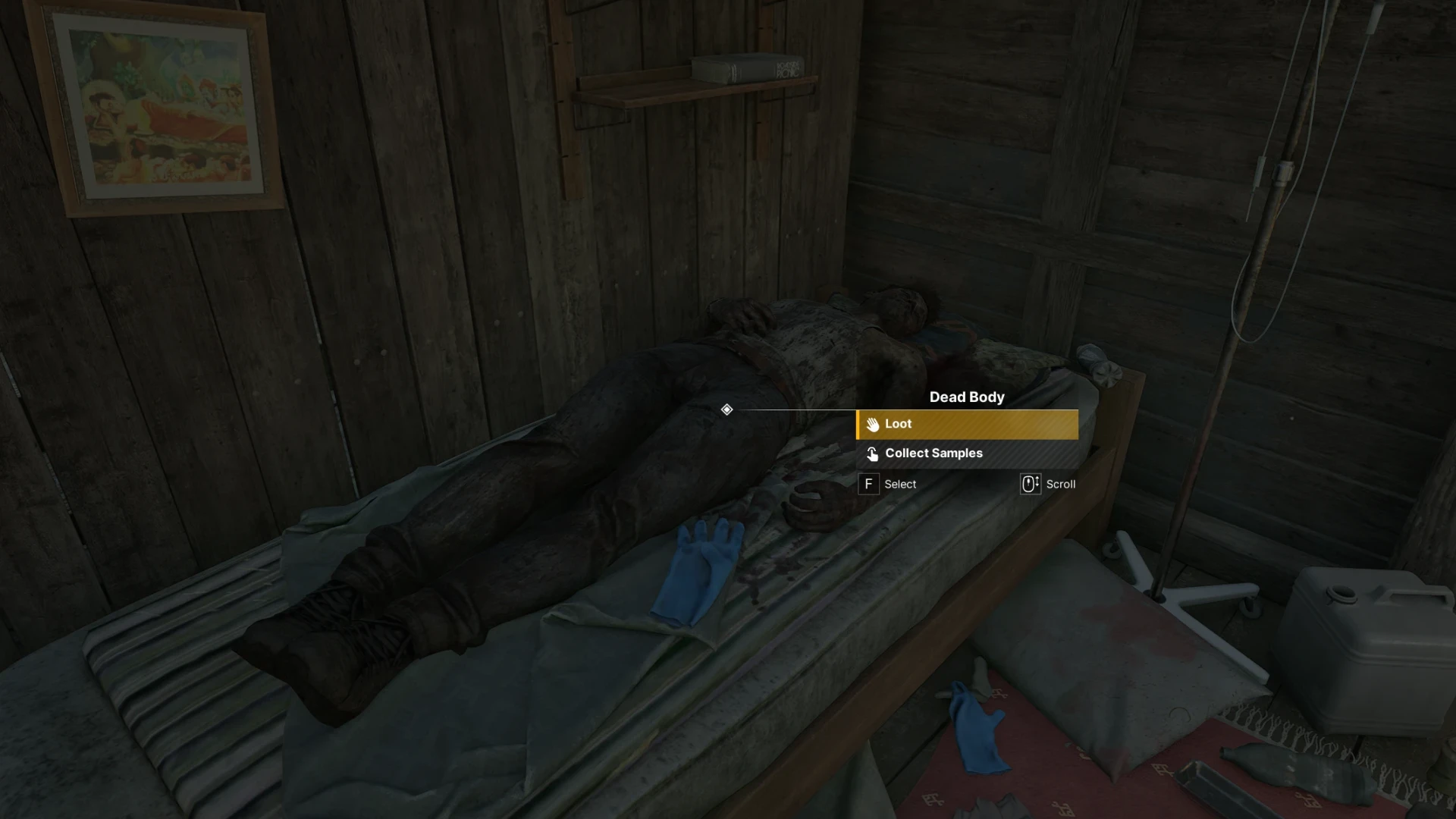Image resolution: width=1456 pixels, height=819 pixels.
Task: Choose Collect Samples from the interaction menu
Action: pyautogui.click(x=966, y=453)
